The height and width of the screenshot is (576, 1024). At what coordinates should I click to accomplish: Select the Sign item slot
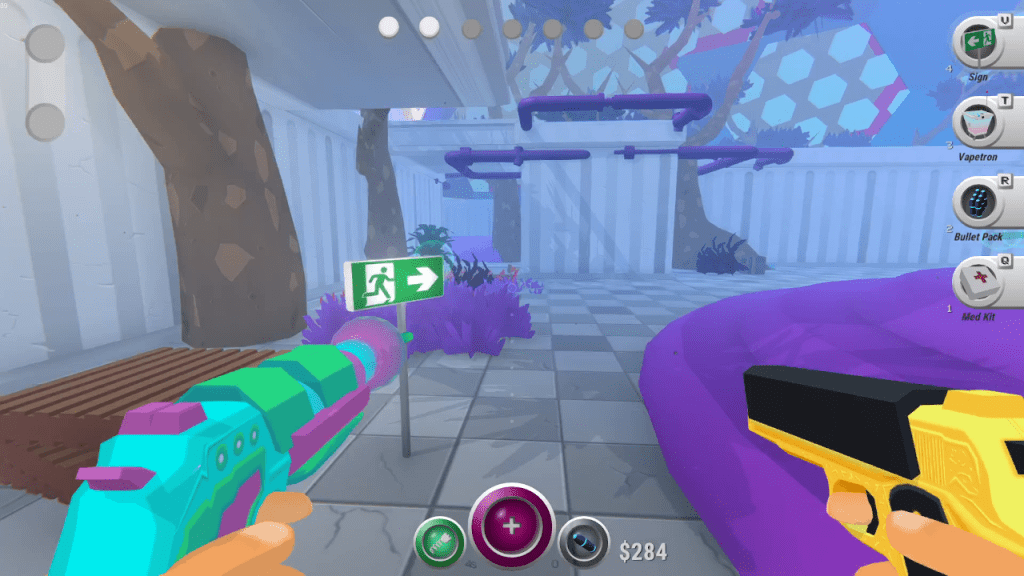click(978, 44)
